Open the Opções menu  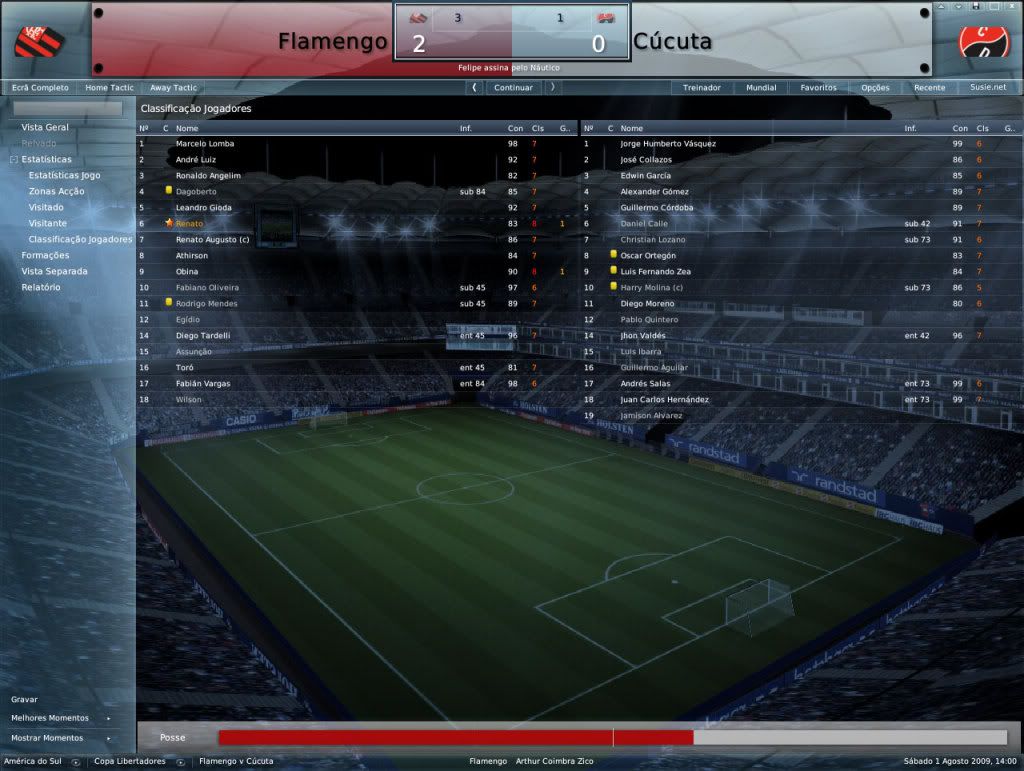coord(875,88)
